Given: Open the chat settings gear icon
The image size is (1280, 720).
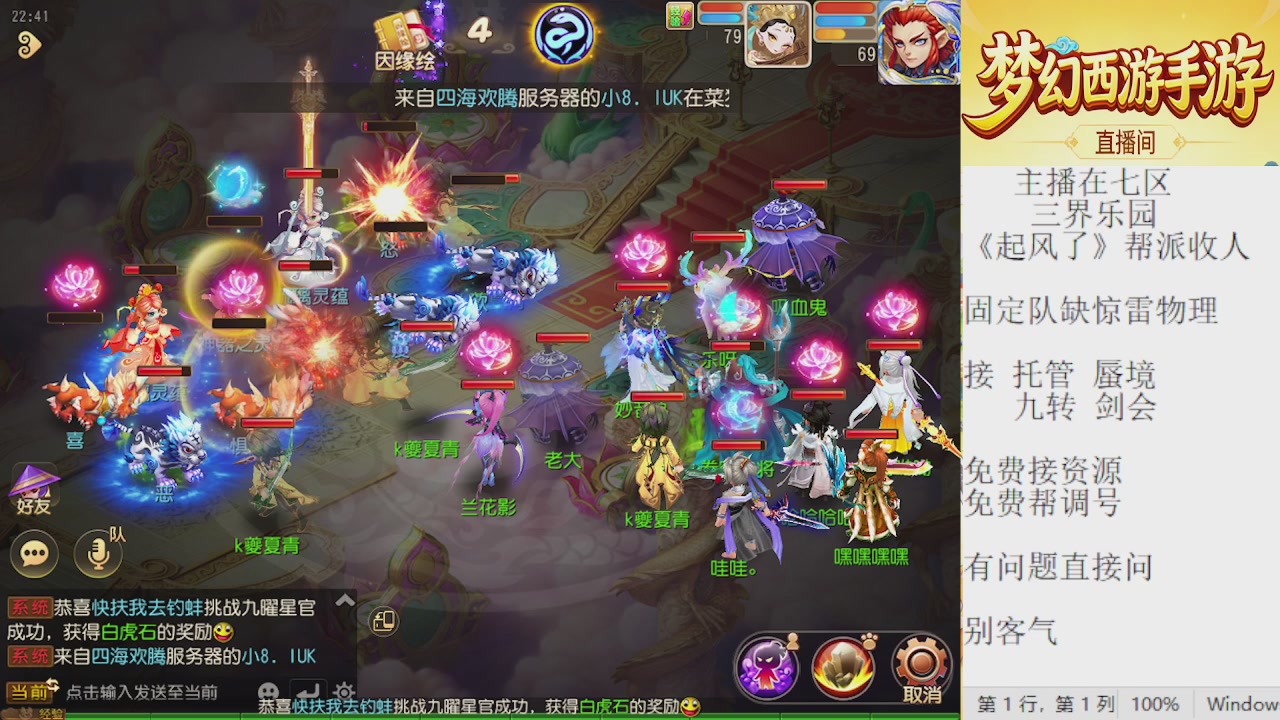Looking at the screenshot, I should [x=344, y=692].
